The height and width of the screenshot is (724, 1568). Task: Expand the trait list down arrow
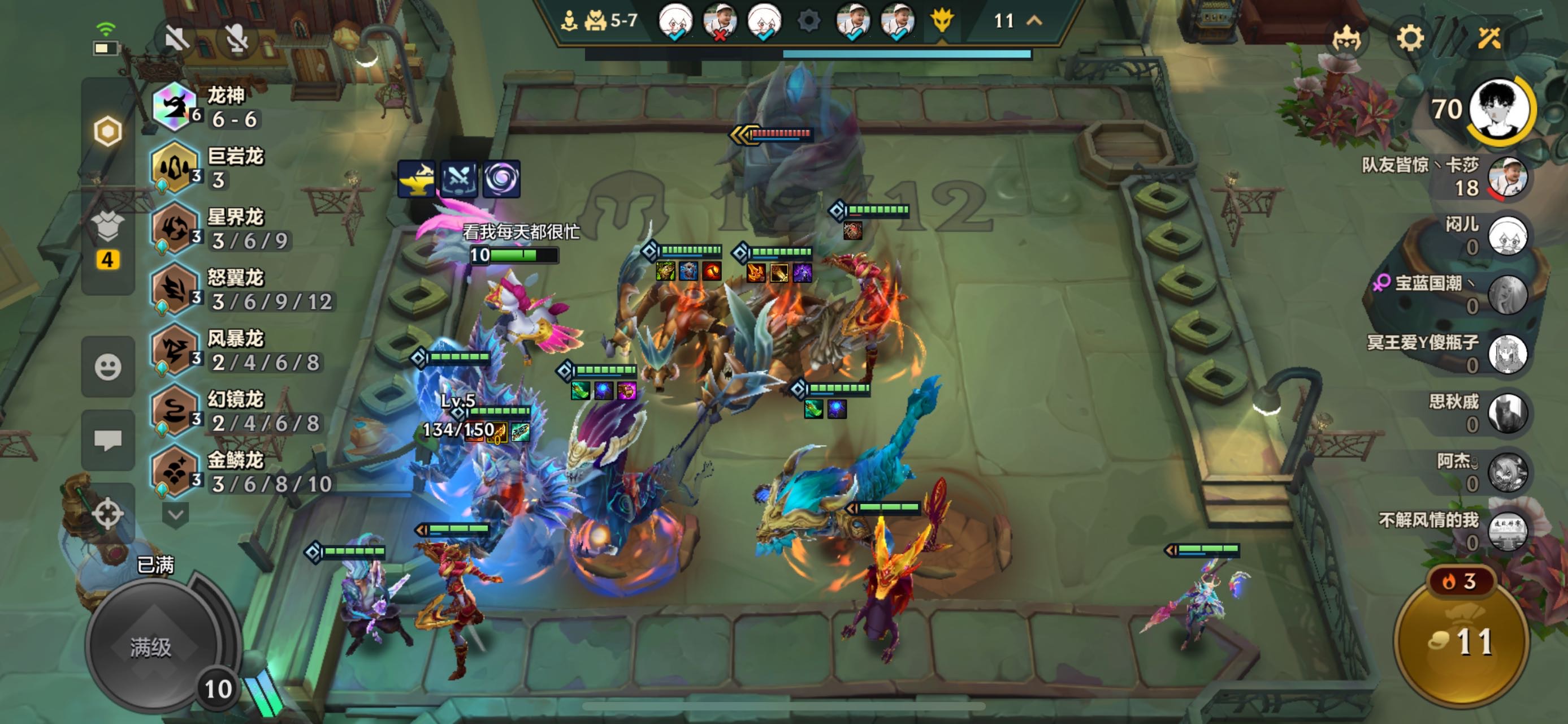[x=175, y=515]
